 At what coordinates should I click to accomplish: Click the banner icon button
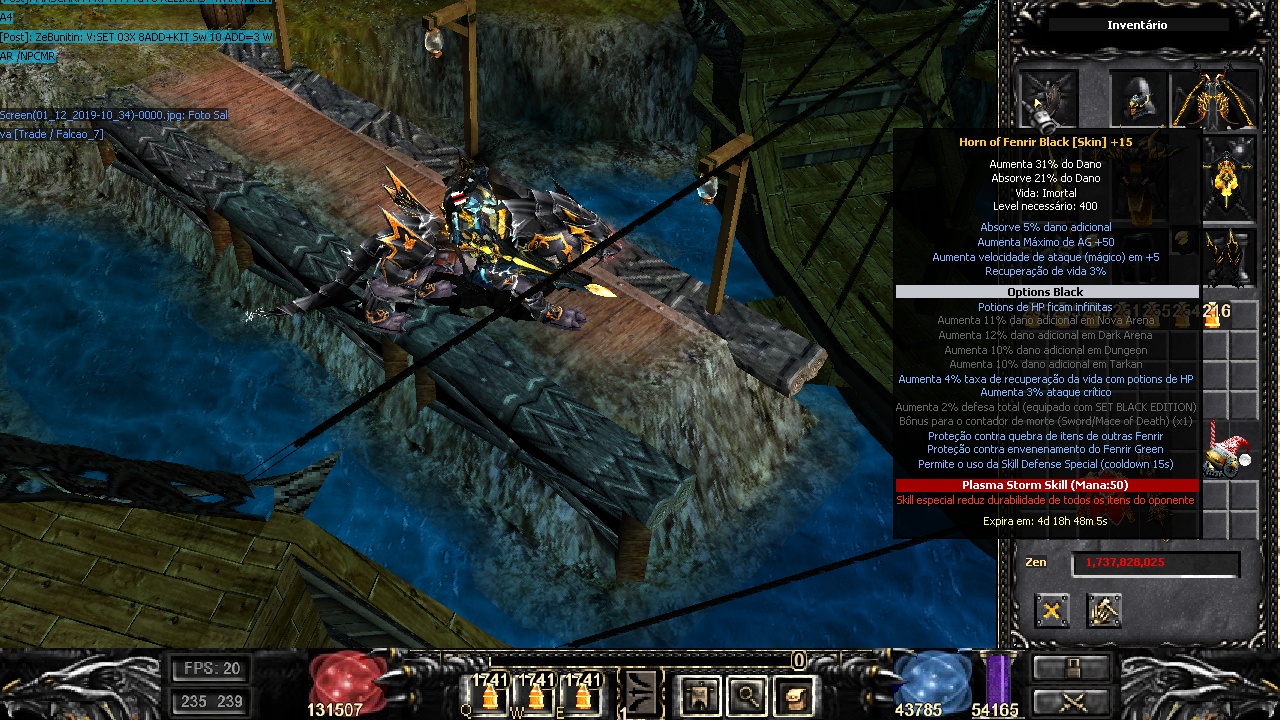tap(699, 694)
